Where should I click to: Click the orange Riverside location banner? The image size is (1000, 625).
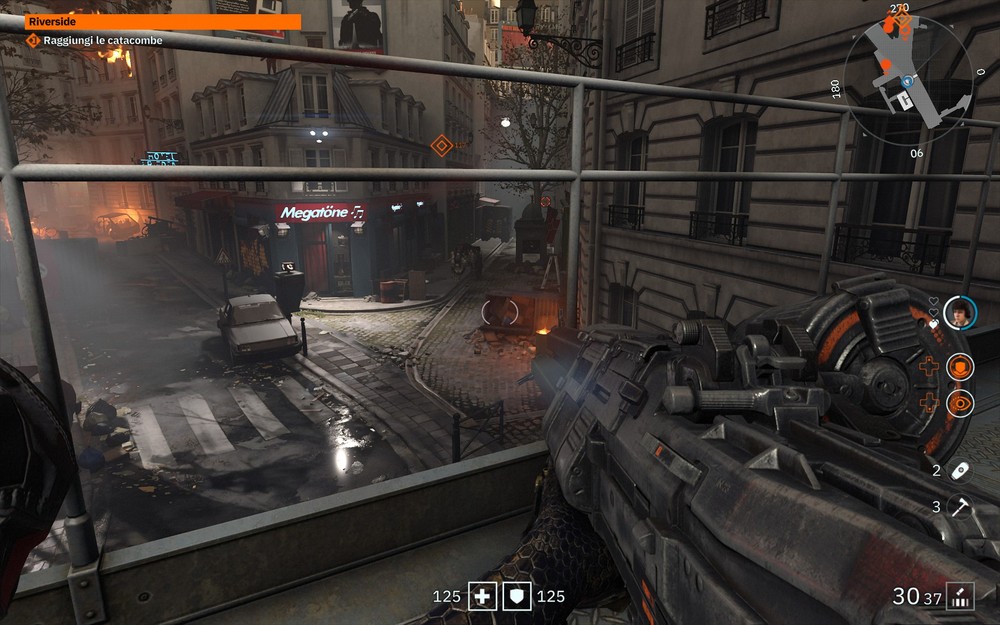click(x=162, y=22)
